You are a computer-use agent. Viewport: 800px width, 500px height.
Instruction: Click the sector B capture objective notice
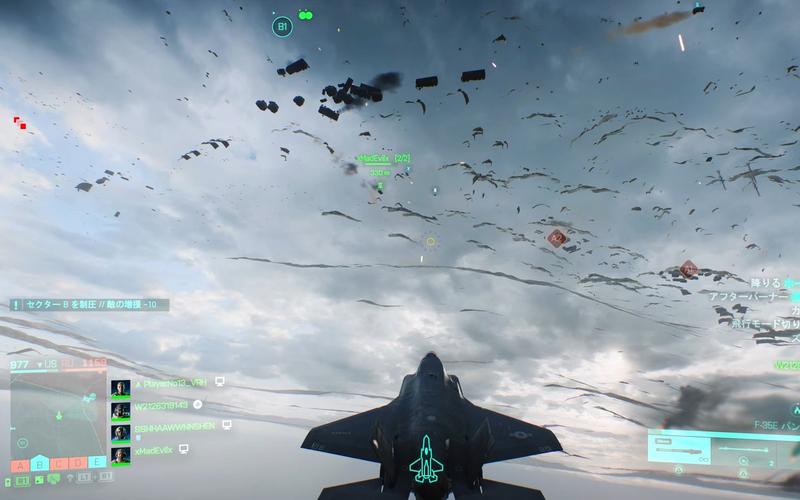pyautogui.click(x=90, y=304)
